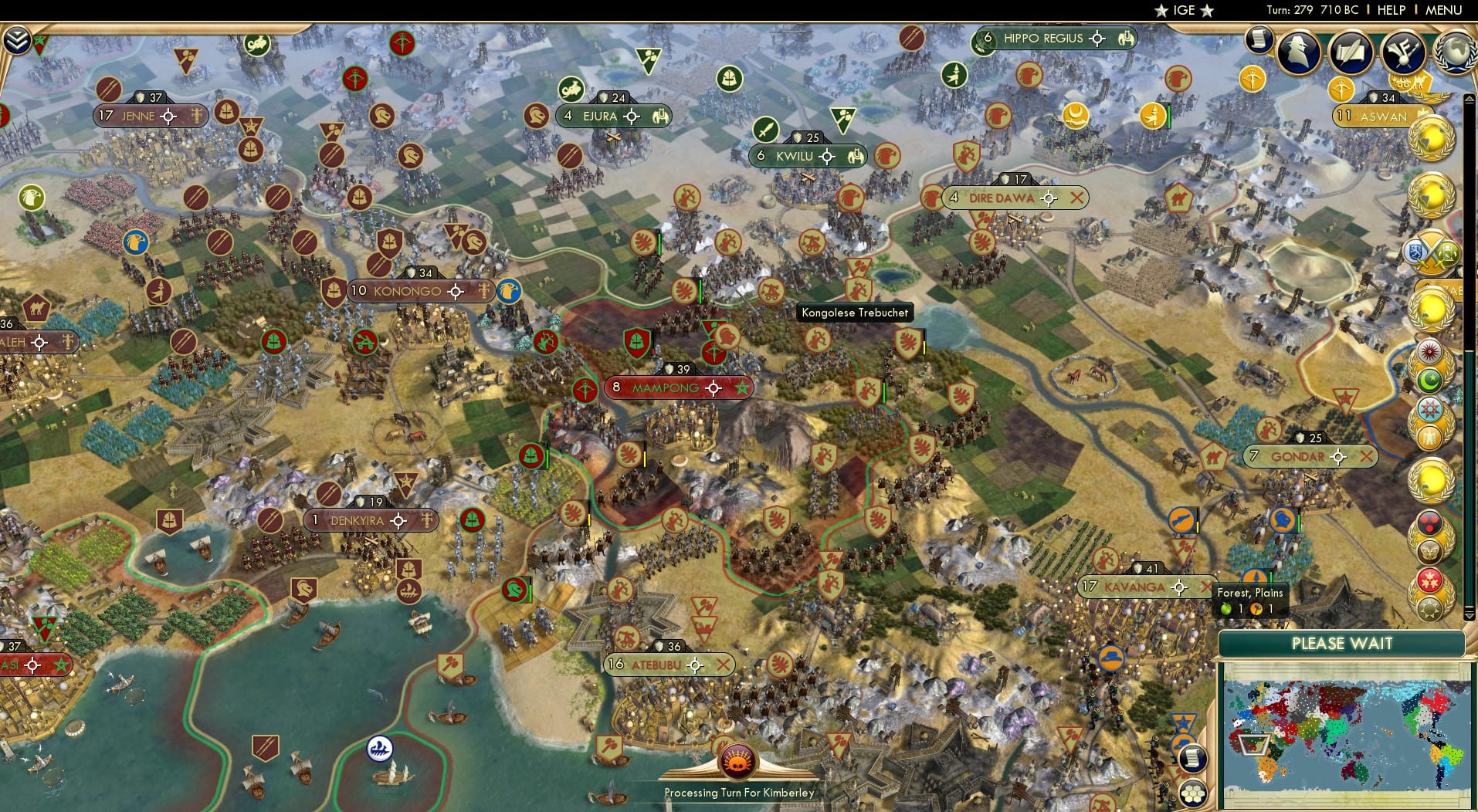Open the Espionage overview spy icon
1478x812 pixels.
pyautogui.click(x=1300, y=52)
